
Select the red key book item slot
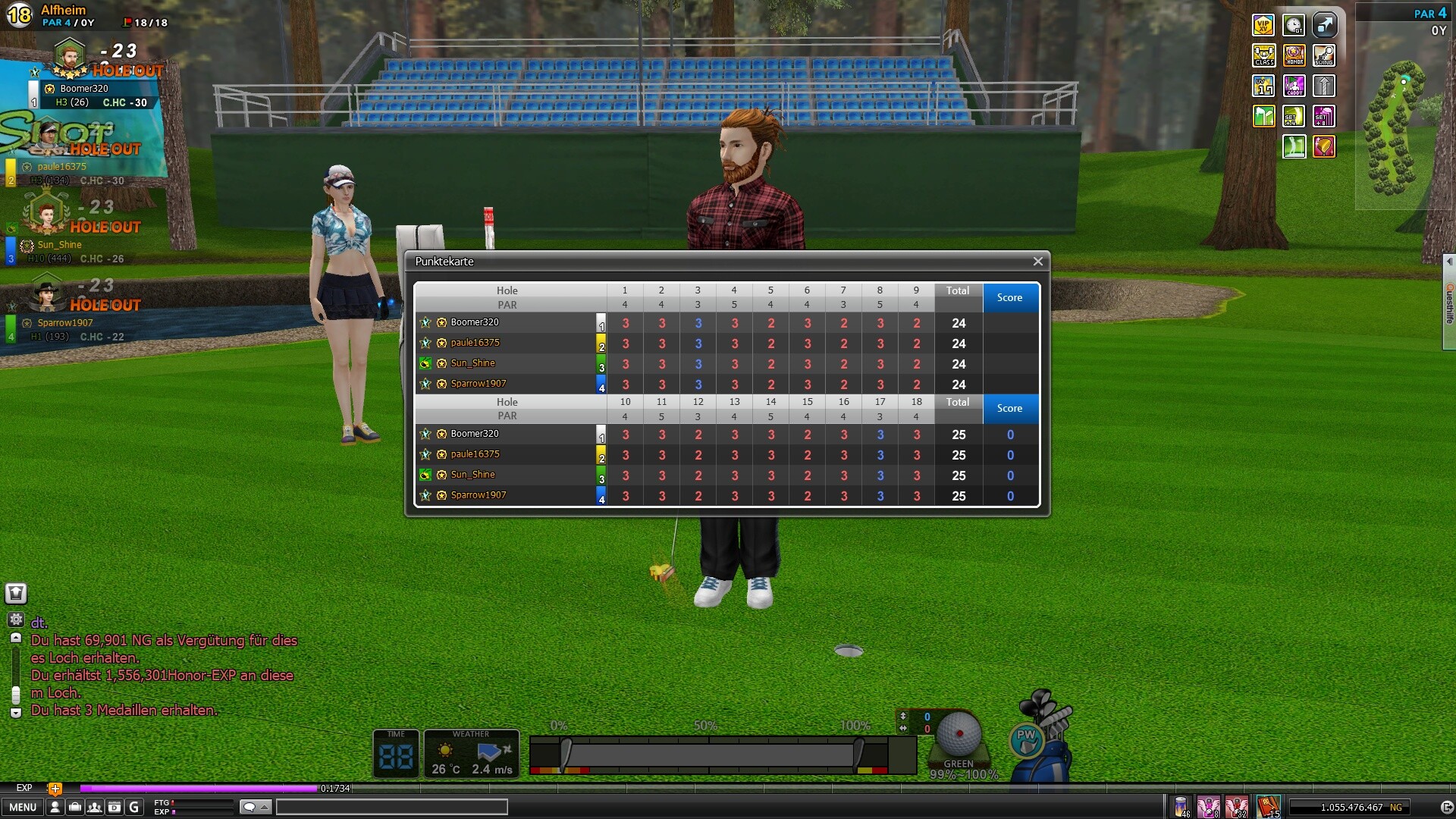pyautogui.click(x=1268, y=806)
